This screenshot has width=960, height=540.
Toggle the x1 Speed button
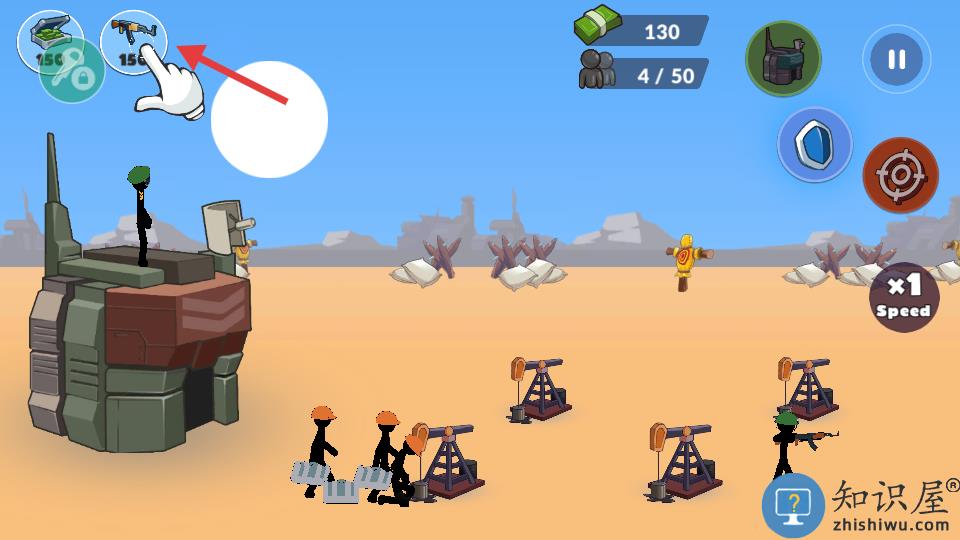click(x=903, y=297)
